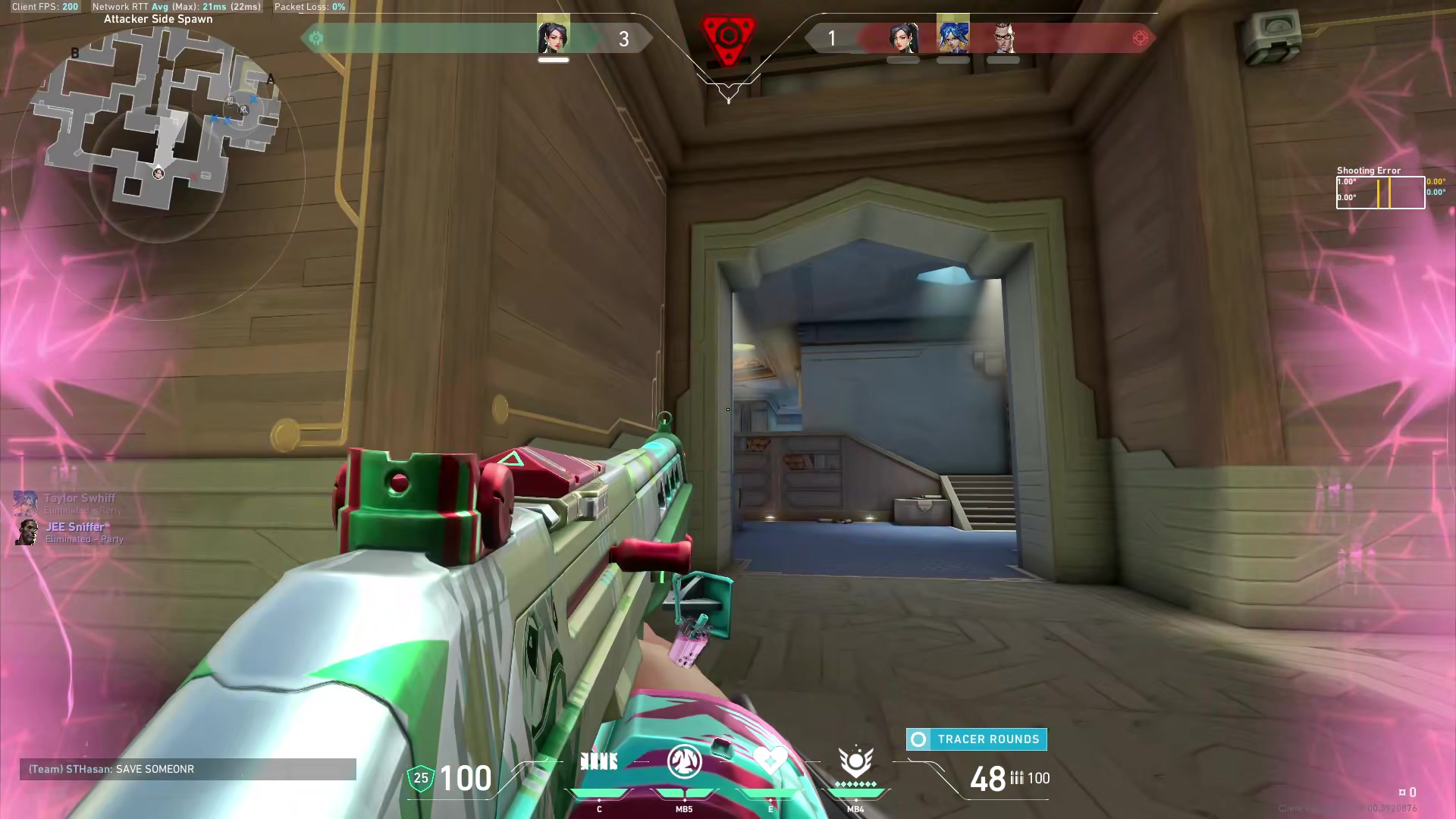Activate the Resurrection ultimate icon
1456x819 pixels.
(x=855, y=761)
